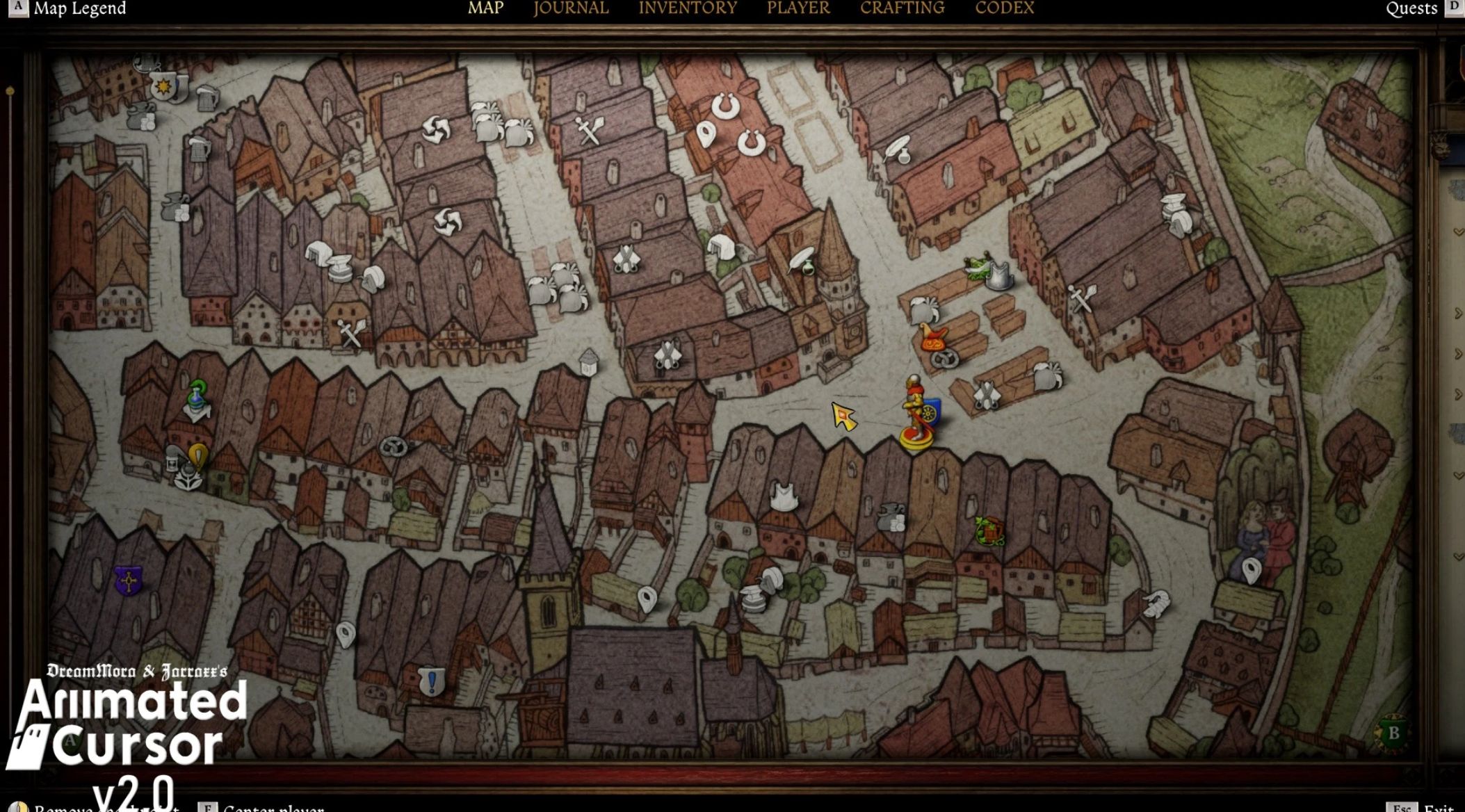The width and height of the screenshot is (1465, 812).
Task: Click the small shrine marker
Action: (x=588, y=362)
